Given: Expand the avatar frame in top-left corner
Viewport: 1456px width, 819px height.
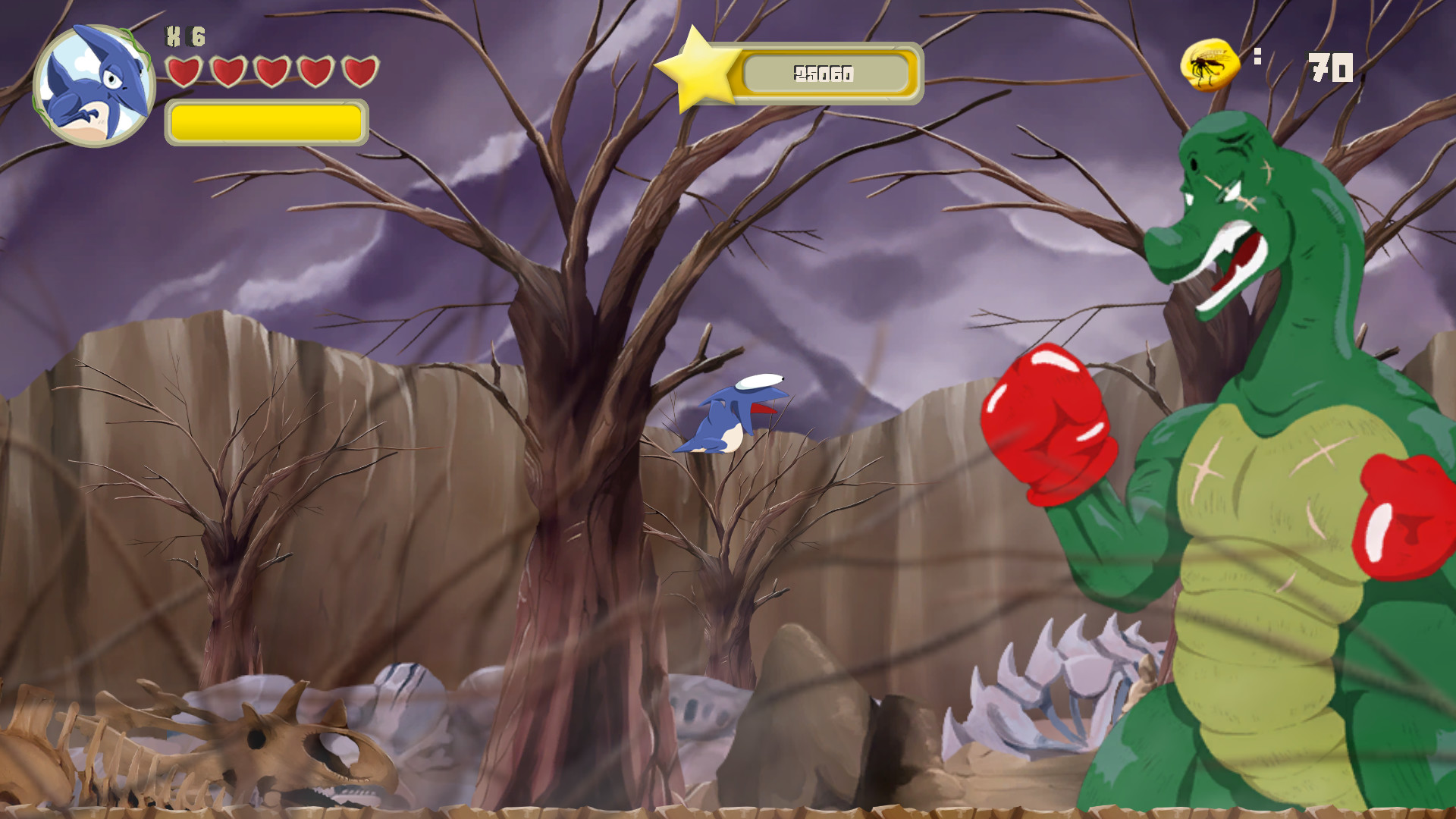Looking at the screenshot, I should pyautogui.click(x=95, y=80).
